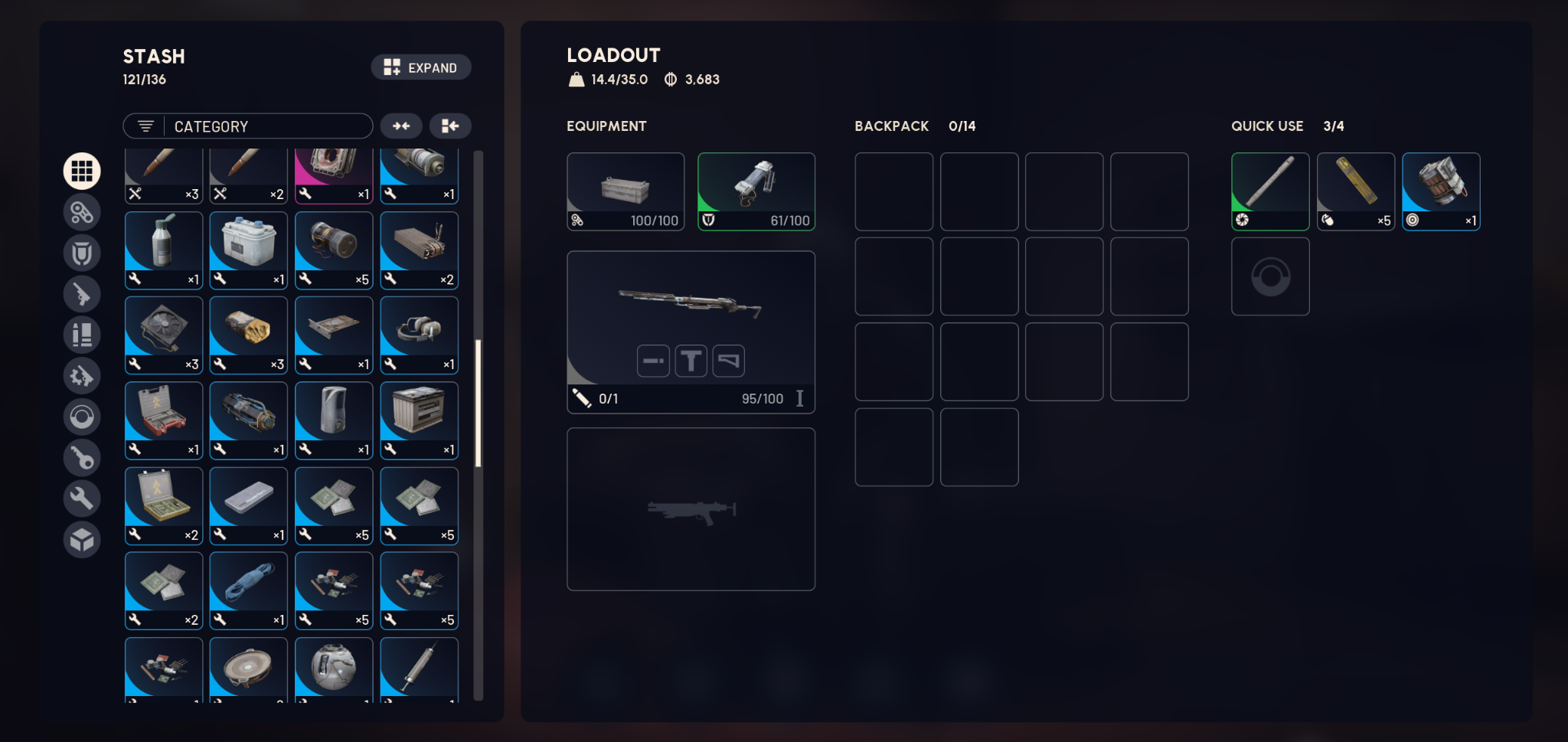Filter stash to ammo items
Viewport: 1568px width, 742px height.
(x=82, y=335)
